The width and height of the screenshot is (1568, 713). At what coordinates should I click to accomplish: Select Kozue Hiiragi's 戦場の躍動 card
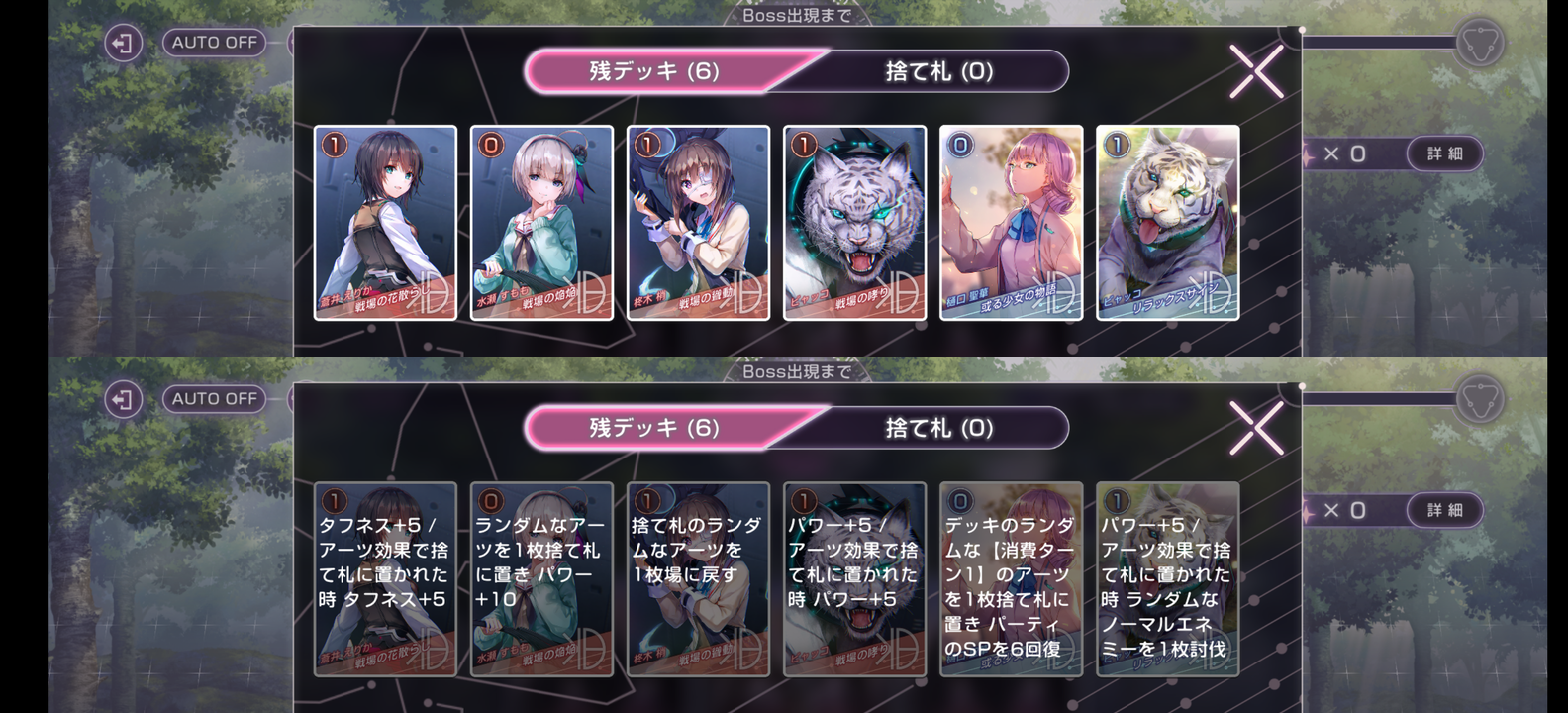pos(699,223)
